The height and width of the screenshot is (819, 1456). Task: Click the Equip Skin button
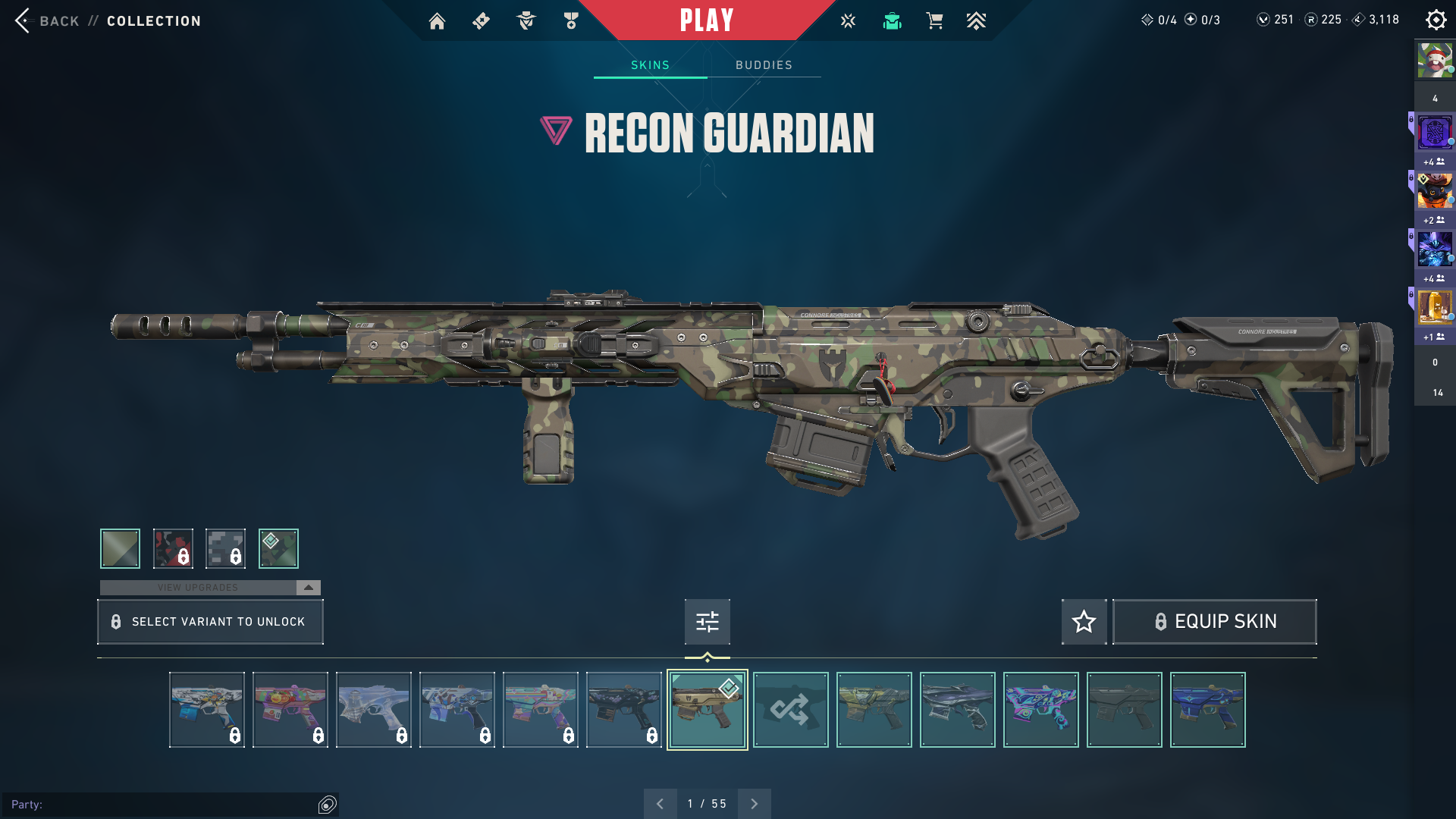1214,622
